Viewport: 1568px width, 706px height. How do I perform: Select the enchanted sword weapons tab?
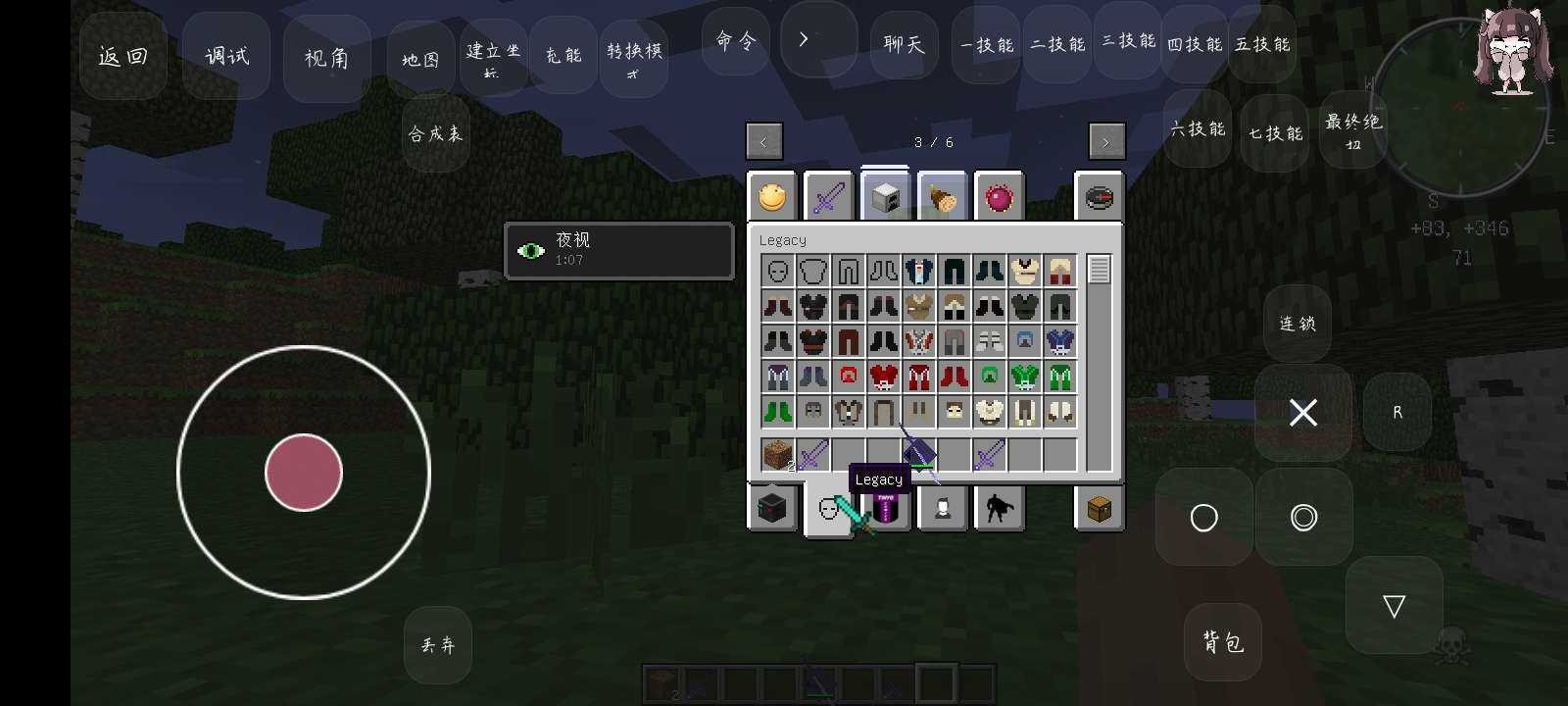click(x=829, y=196)
